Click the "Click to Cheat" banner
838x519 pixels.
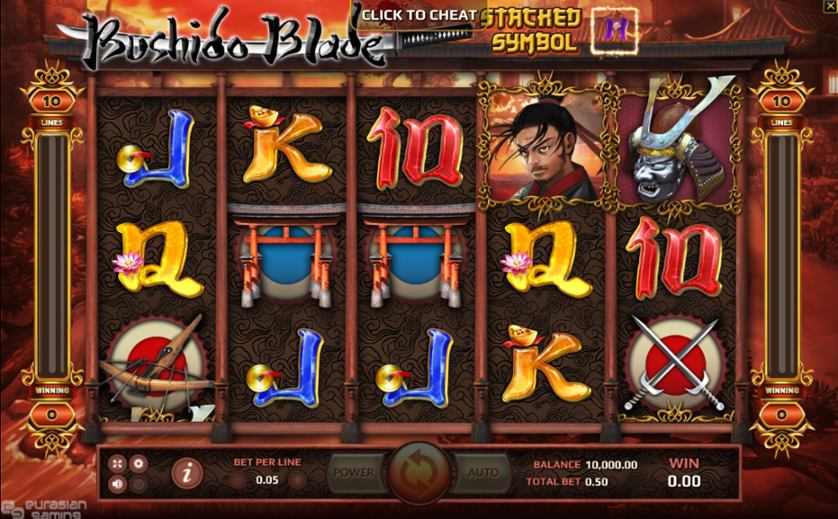[x=419, y=15]
